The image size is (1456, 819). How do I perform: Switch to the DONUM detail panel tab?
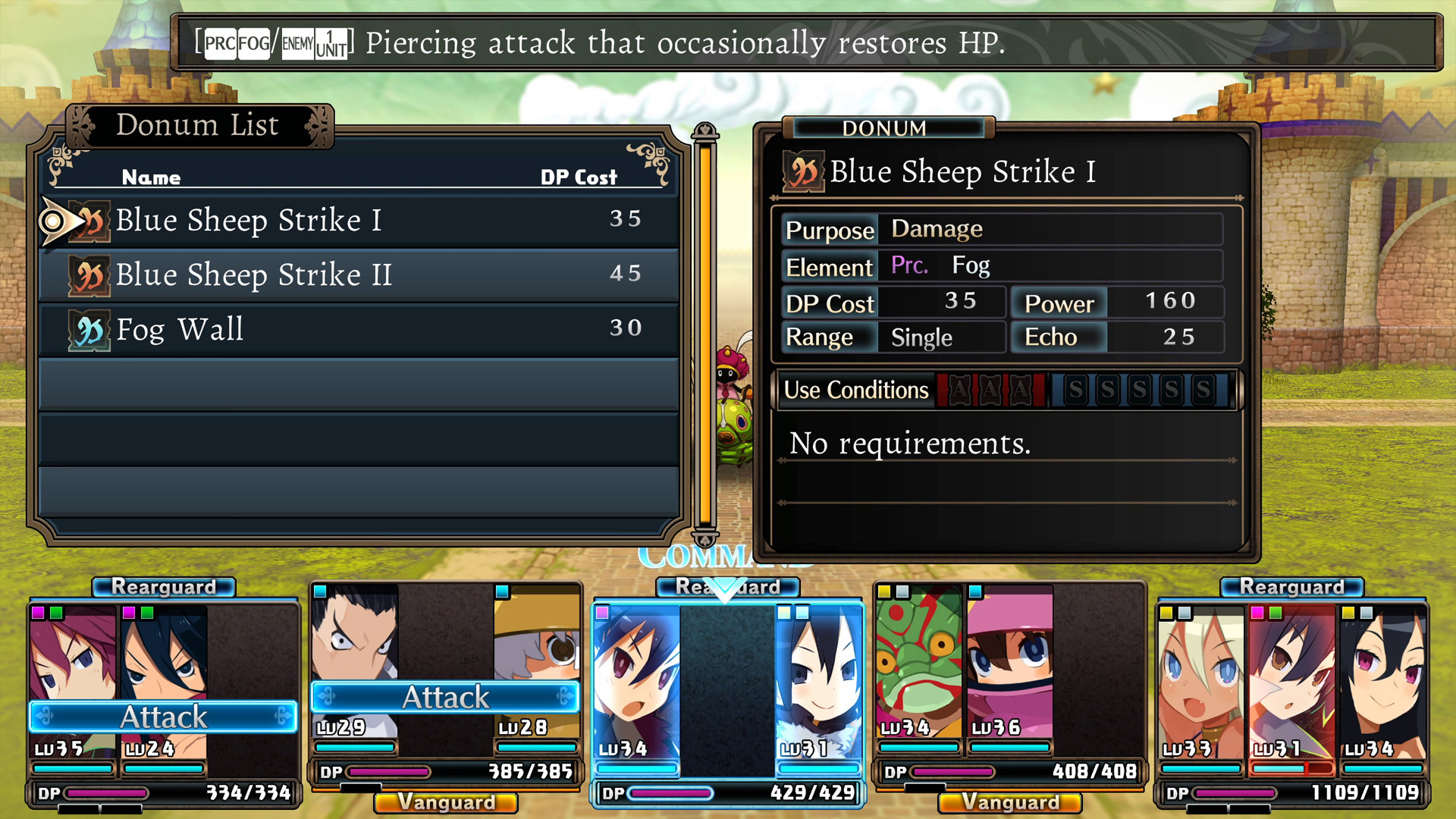point(886,128)
